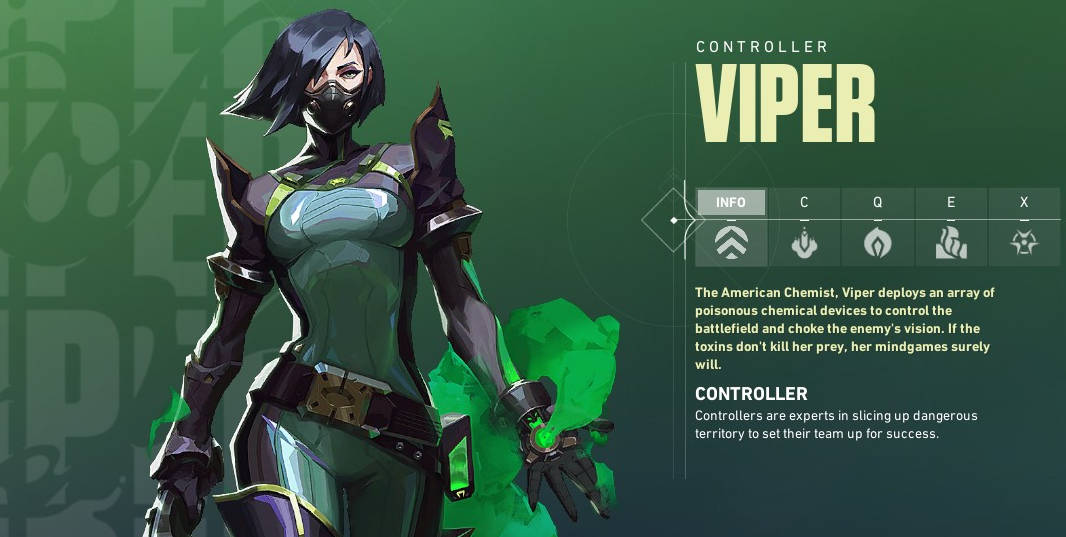Switch to the Q ability tab
The width and height of the screenshot is (1066, 537).
point(877,202)
